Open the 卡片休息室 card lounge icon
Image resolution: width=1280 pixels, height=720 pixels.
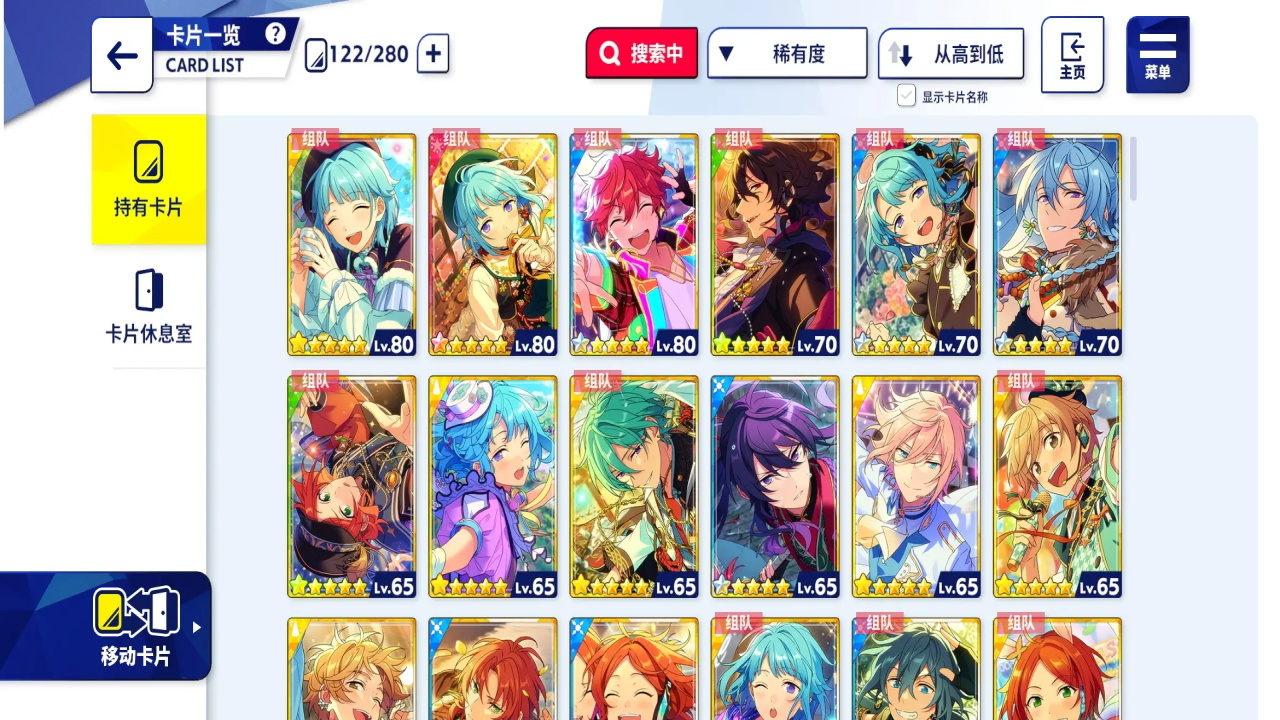point(148,290)
